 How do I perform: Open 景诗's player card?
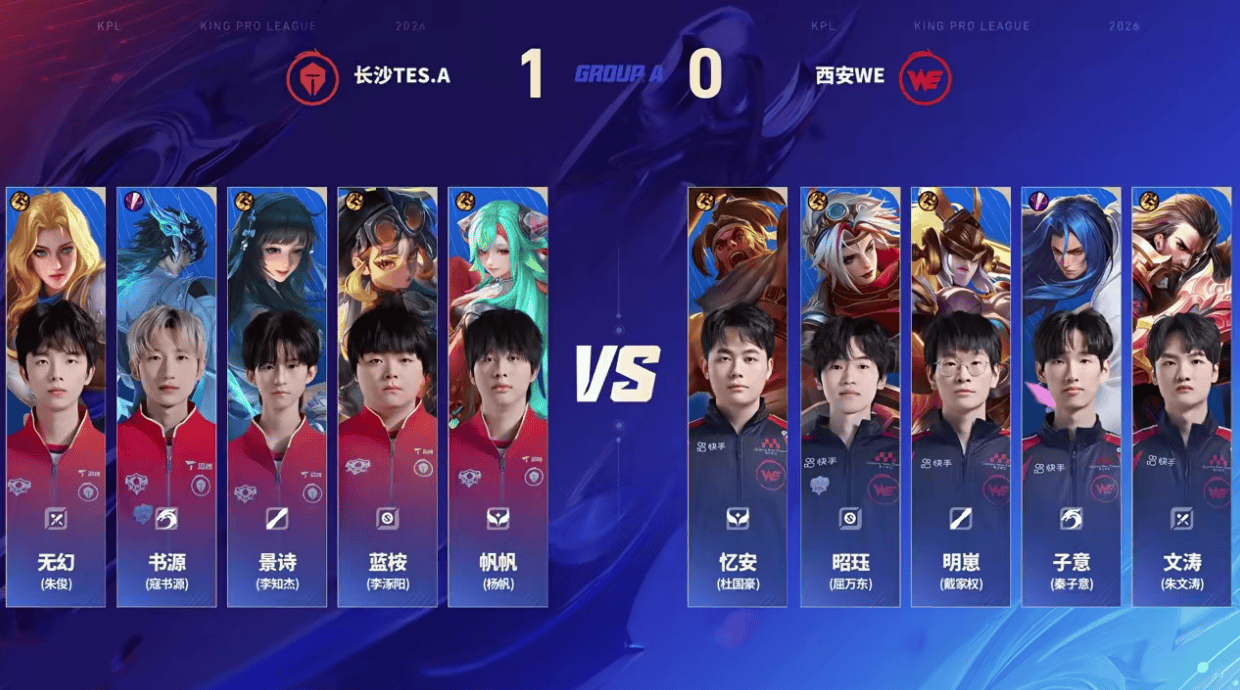277,397
